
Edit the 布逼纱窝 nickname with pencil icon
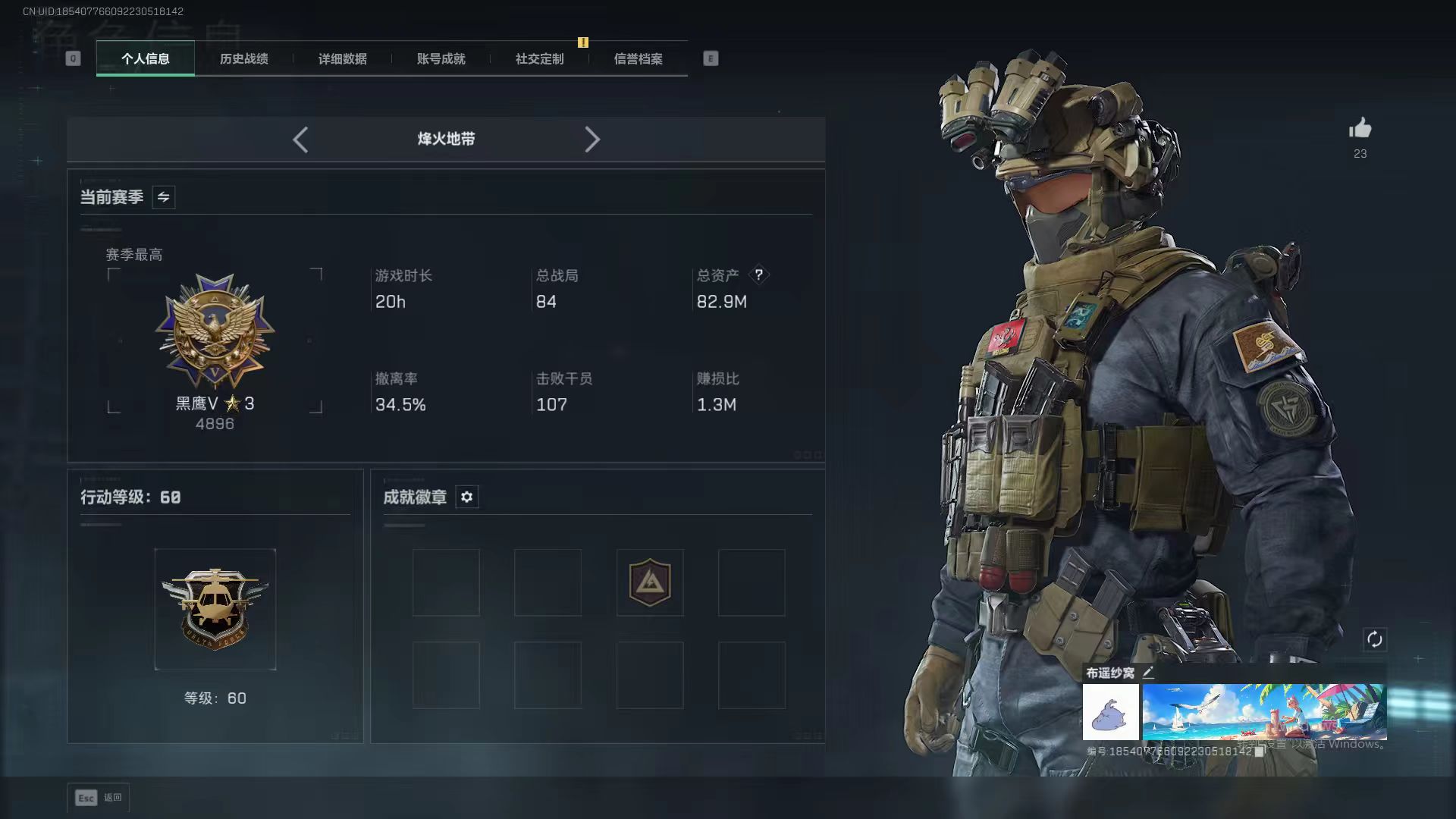tap(1148, 673)
